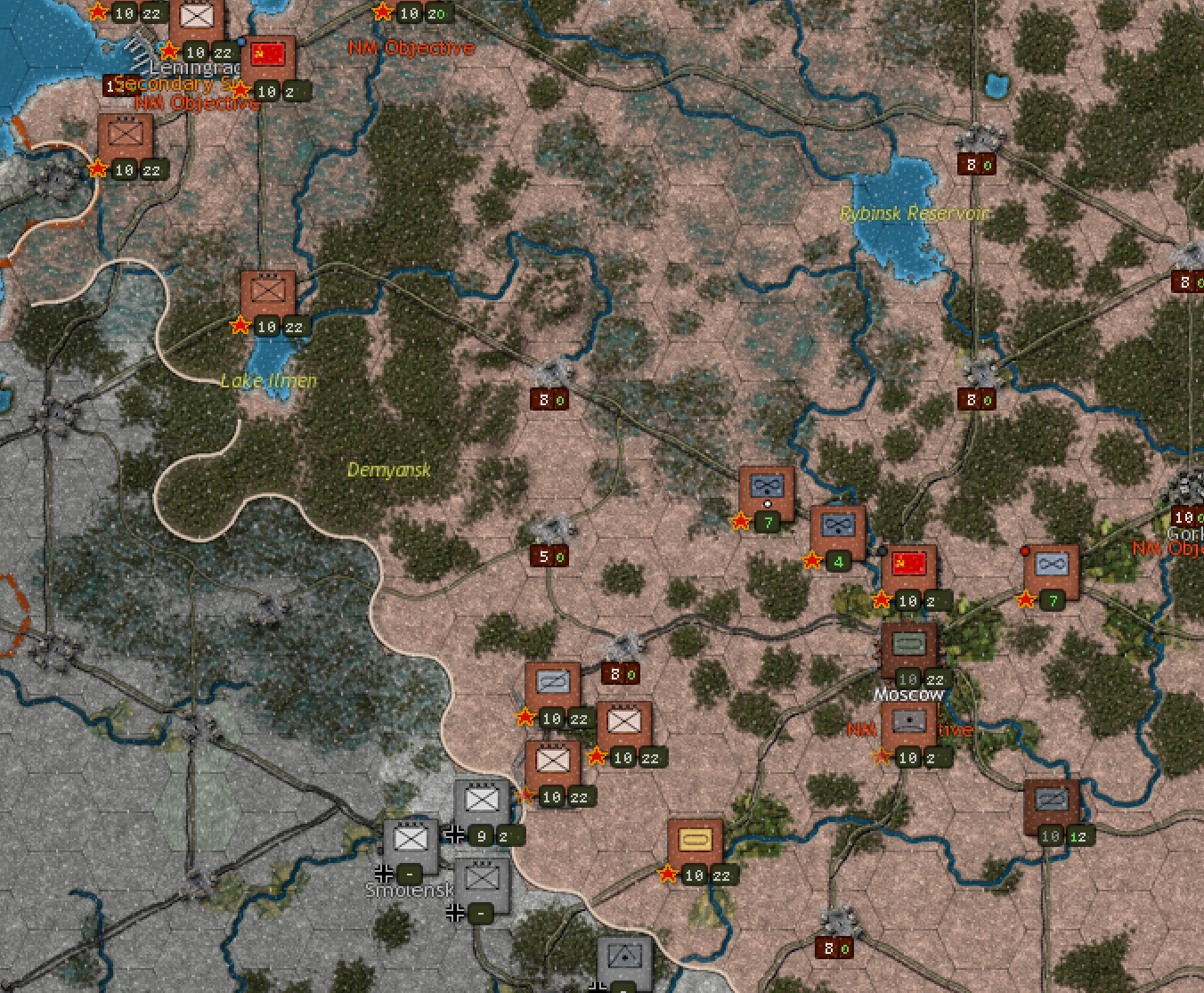Screen dimensions: 1204x993
Task: Click the Moscow city name label
Action: pyautogui.click(x=908, y=693)
